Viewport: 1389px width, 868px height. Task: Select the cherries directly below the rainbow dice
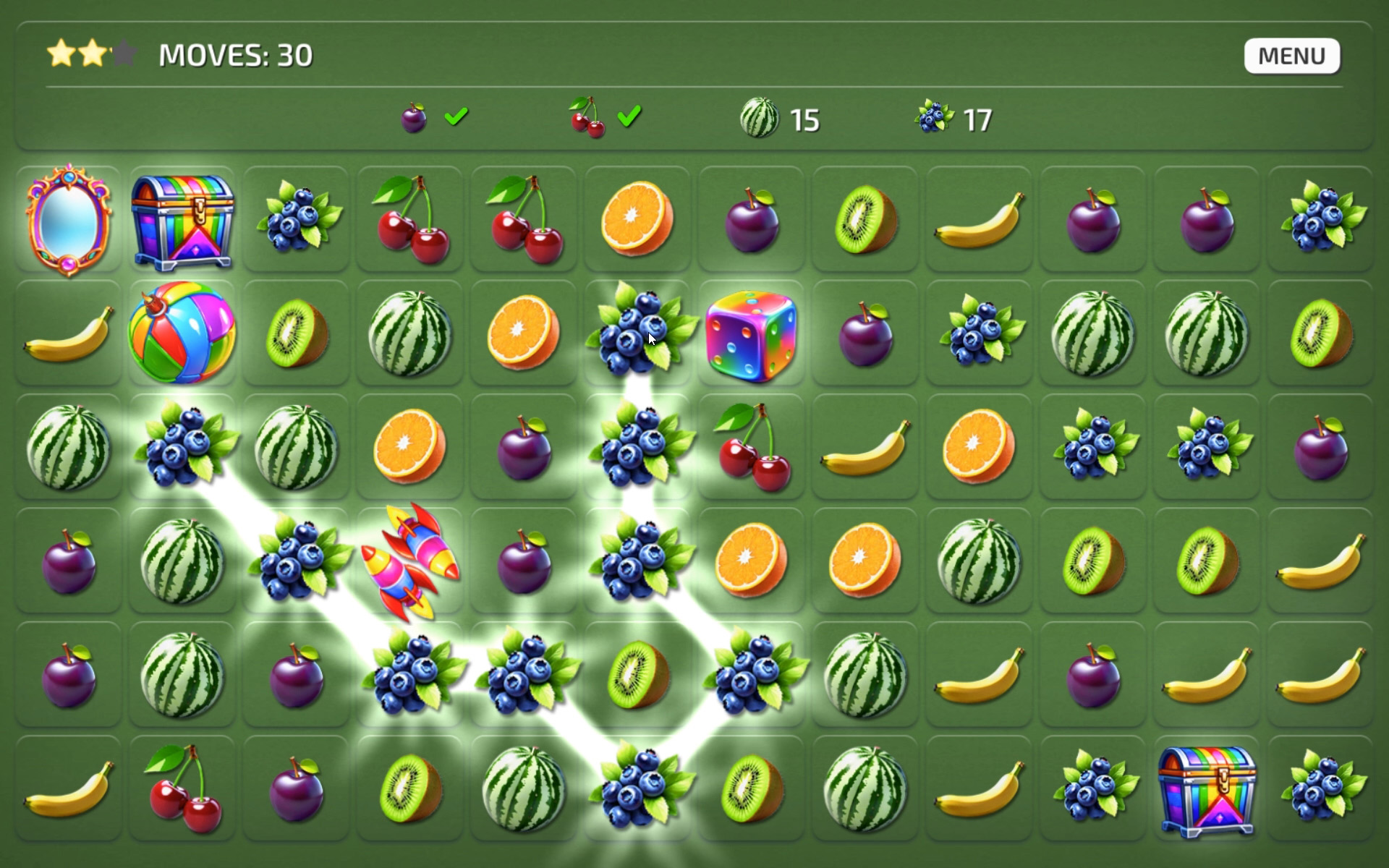pos(751,447)
